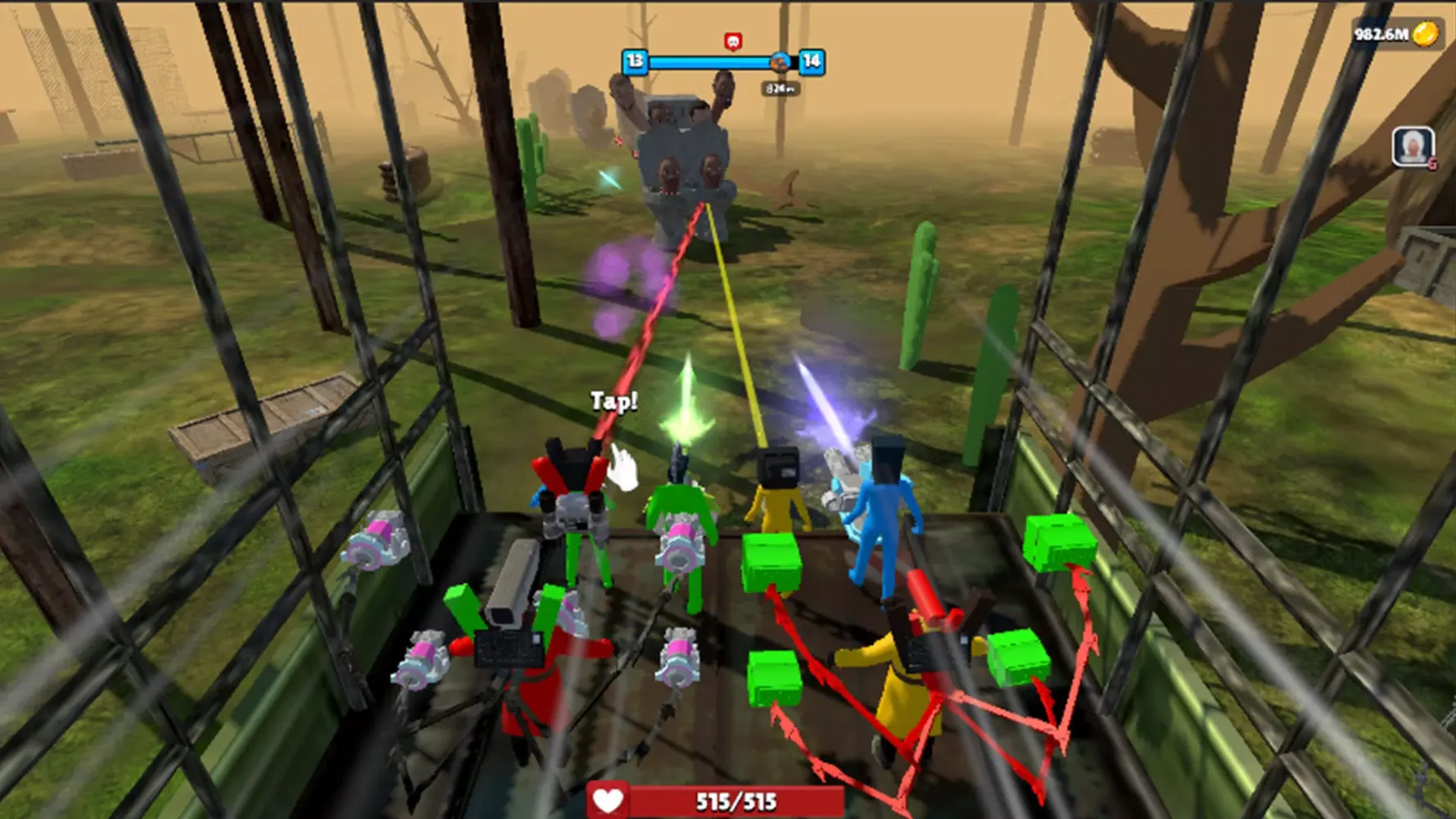
Task: Tap the giant boss enemy in the distance
Action: tap(680, 147)
